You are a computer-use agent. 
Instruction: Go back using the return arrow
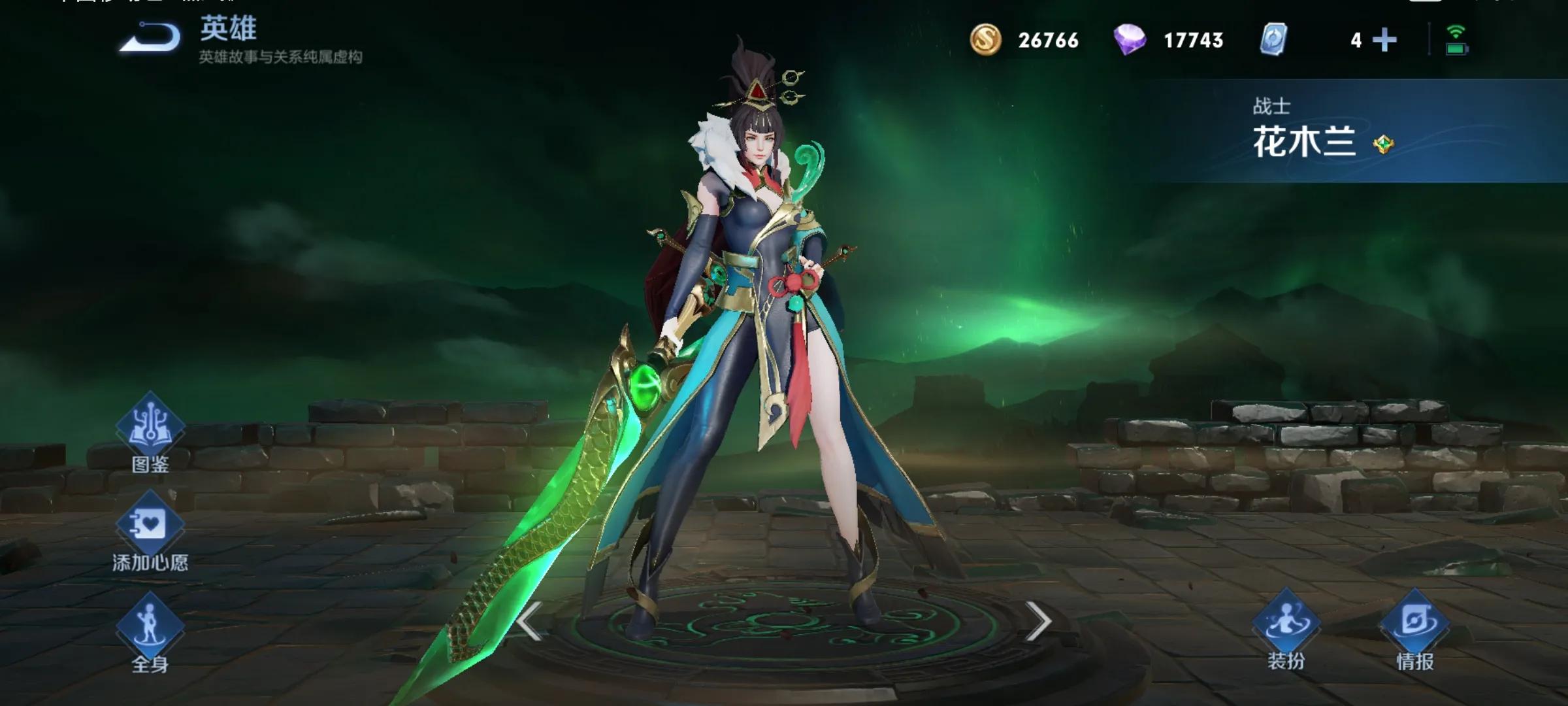[150, 38]
